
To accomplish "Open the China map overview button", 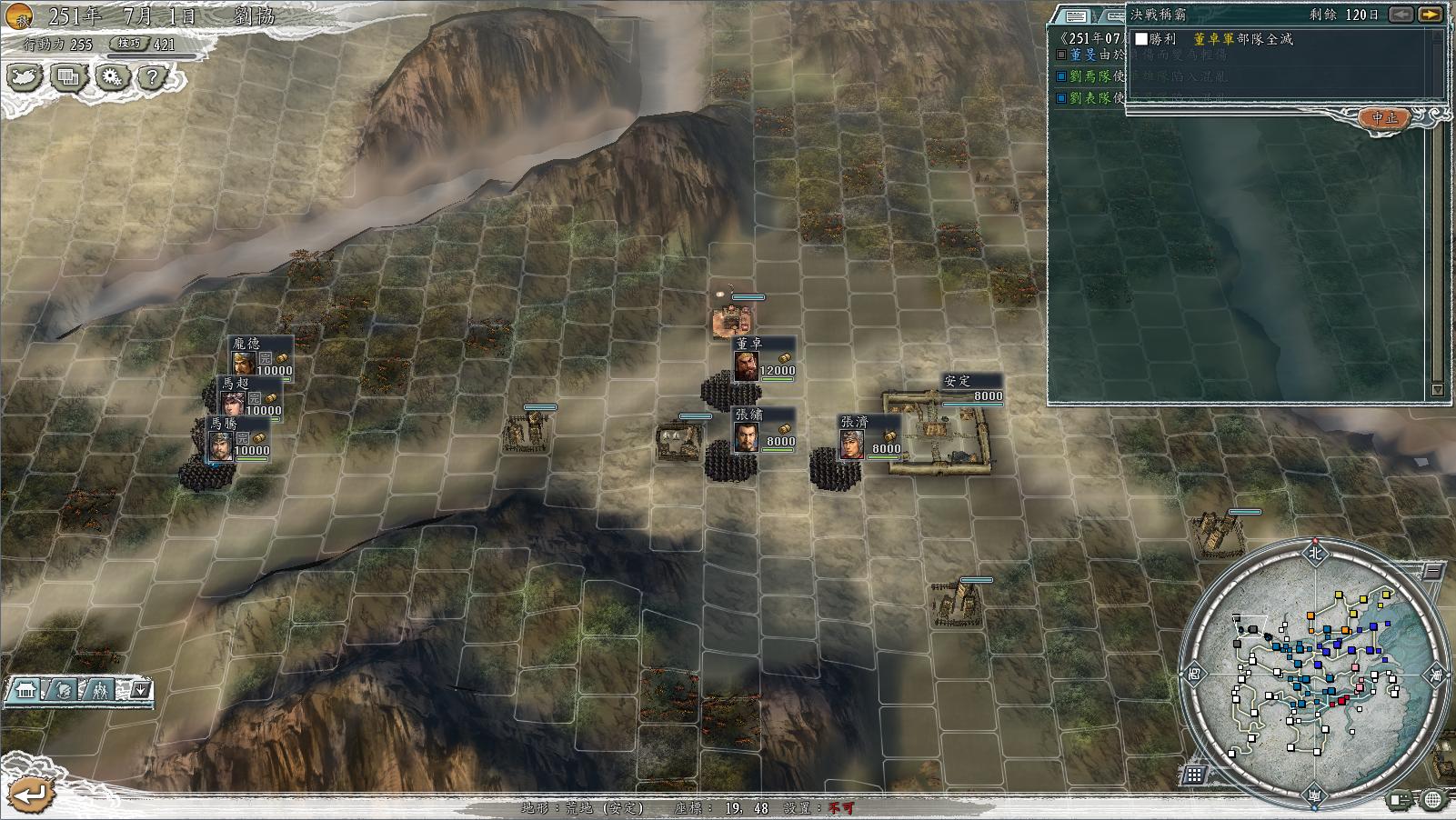I will pyautogui.click(x=25, y=77).
